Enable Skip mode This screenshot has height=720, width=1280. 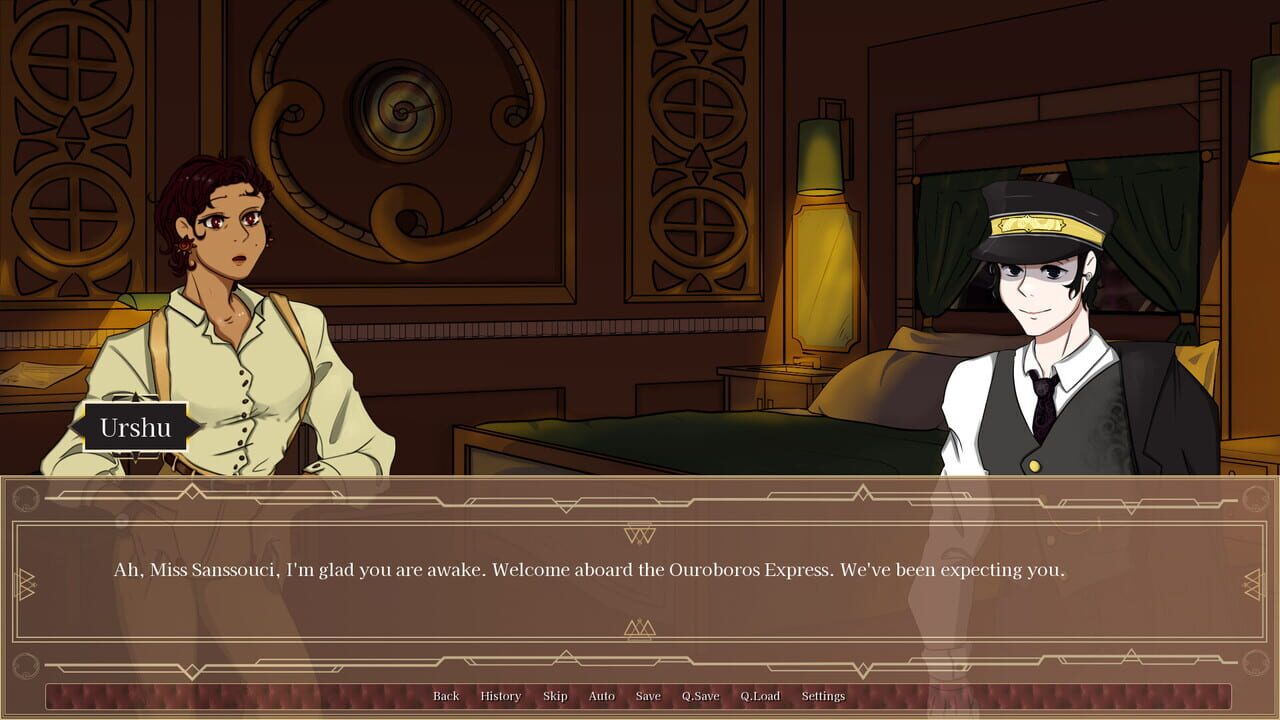pos(556,696)
